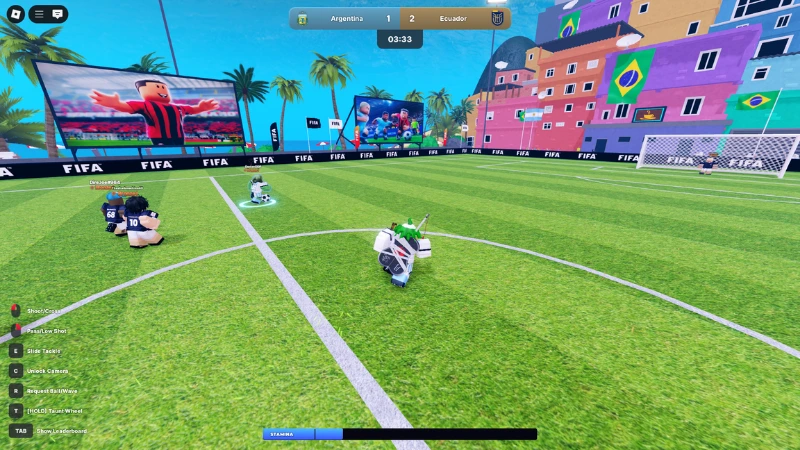Viewport: 800px width, 450px height.
Task: Open the hamburger list menu
Action: click(40, 14)
